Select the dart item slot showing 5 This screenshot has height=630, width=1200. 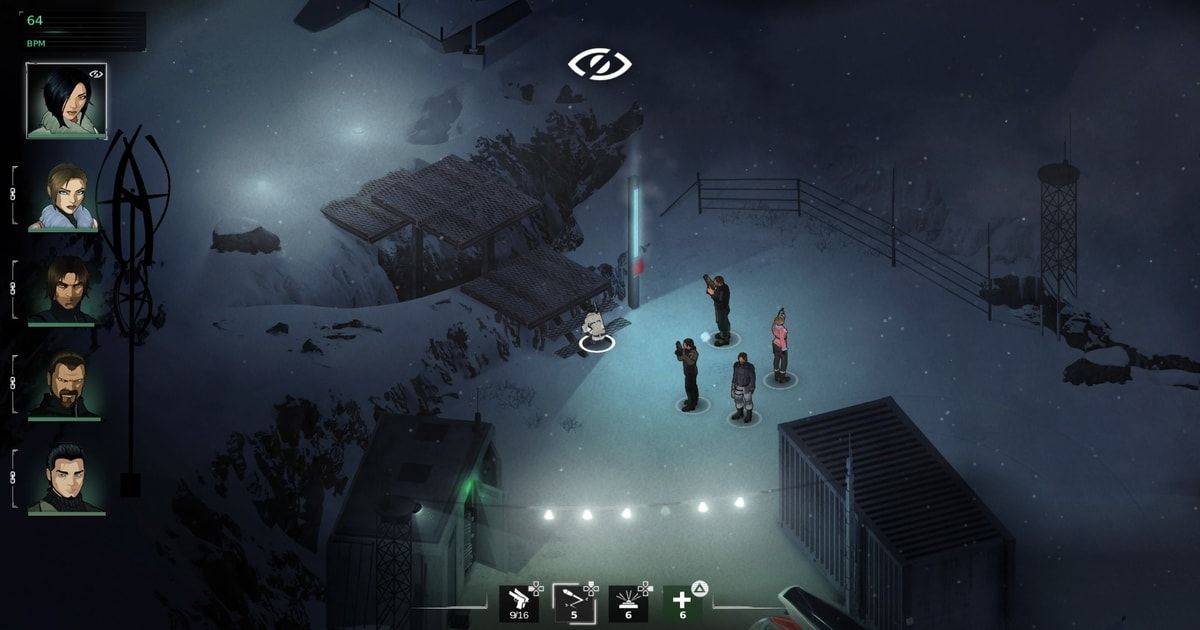tap(573, 603)
